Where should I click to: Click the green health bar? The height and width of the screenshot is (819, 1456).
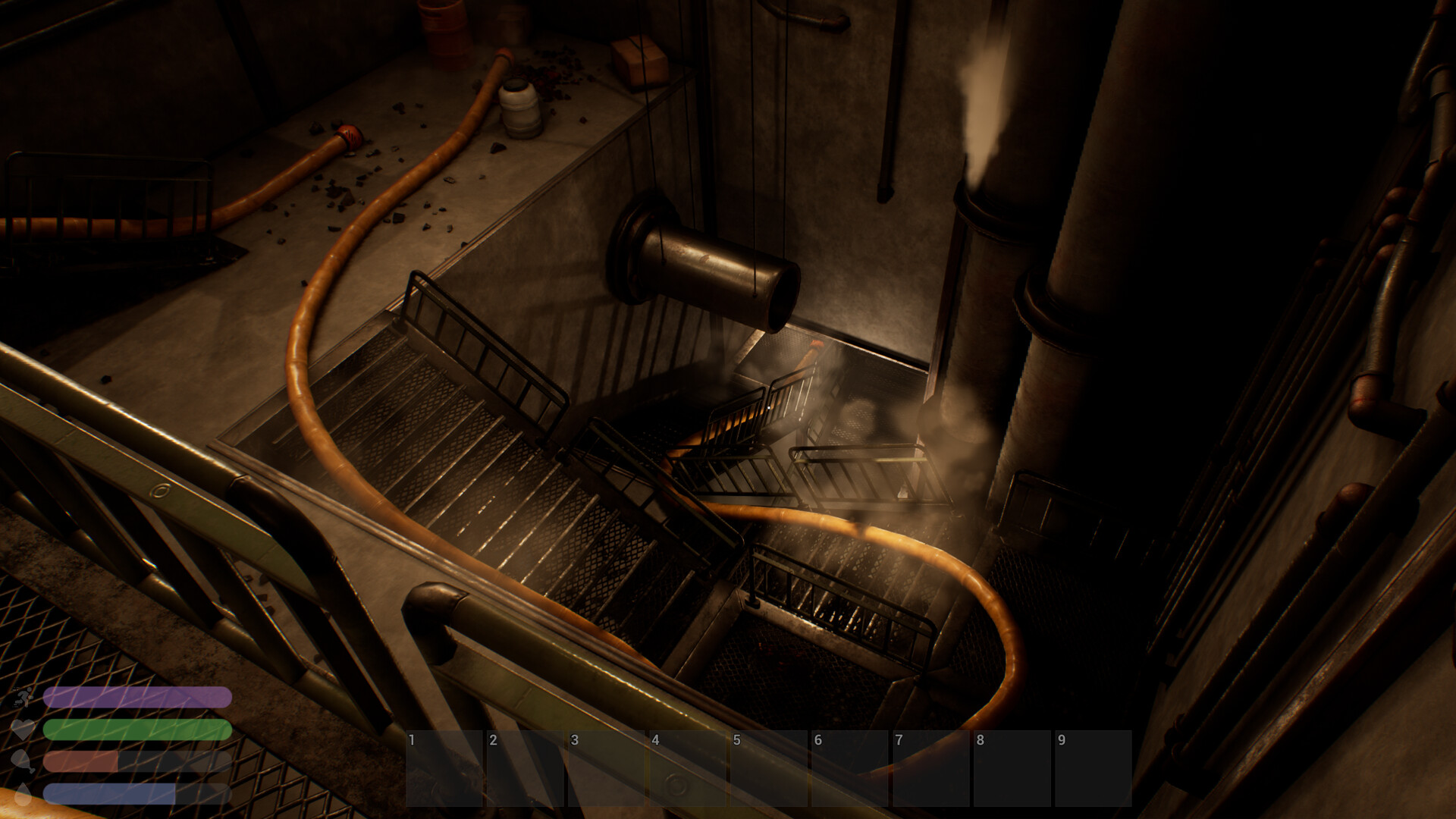[138, 730]
